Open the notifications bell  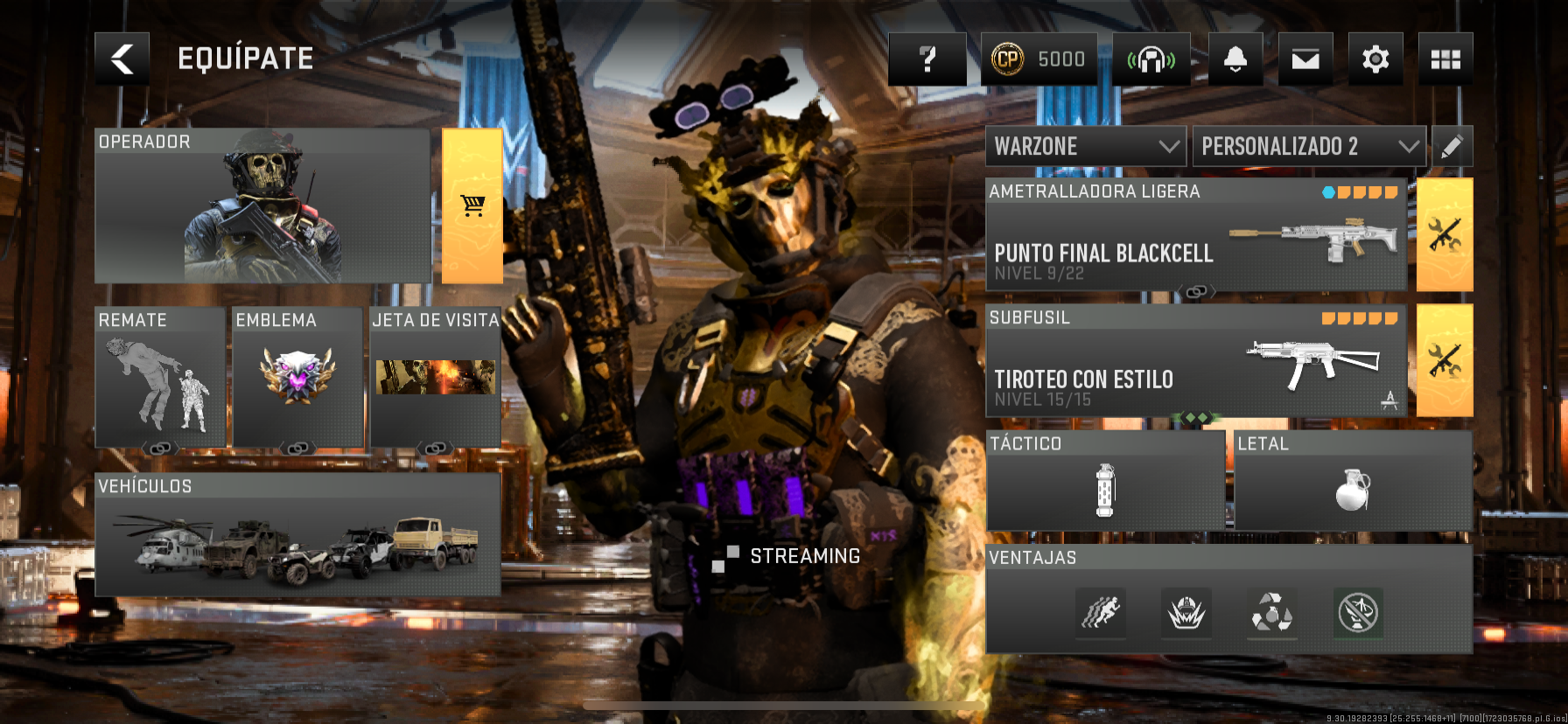[1235, 59]
